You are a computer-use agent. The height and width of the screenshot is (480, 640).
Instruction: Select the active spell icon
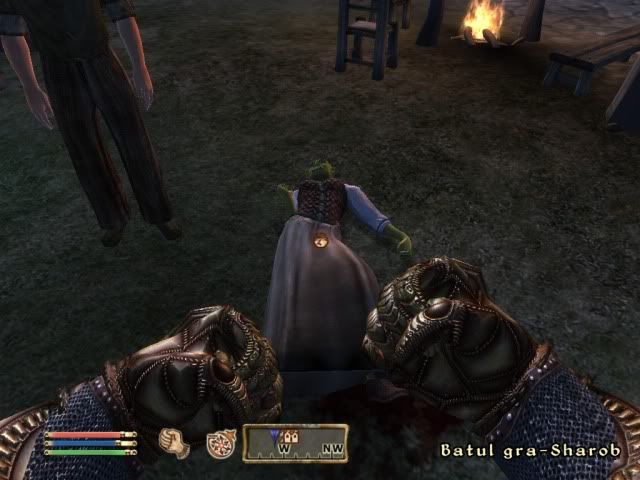(220, 443)
